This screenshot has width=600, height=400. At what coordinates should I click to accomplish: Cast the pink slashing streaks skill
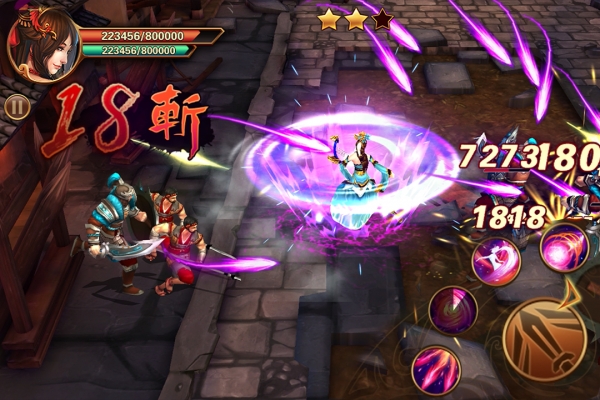[435, 368]
